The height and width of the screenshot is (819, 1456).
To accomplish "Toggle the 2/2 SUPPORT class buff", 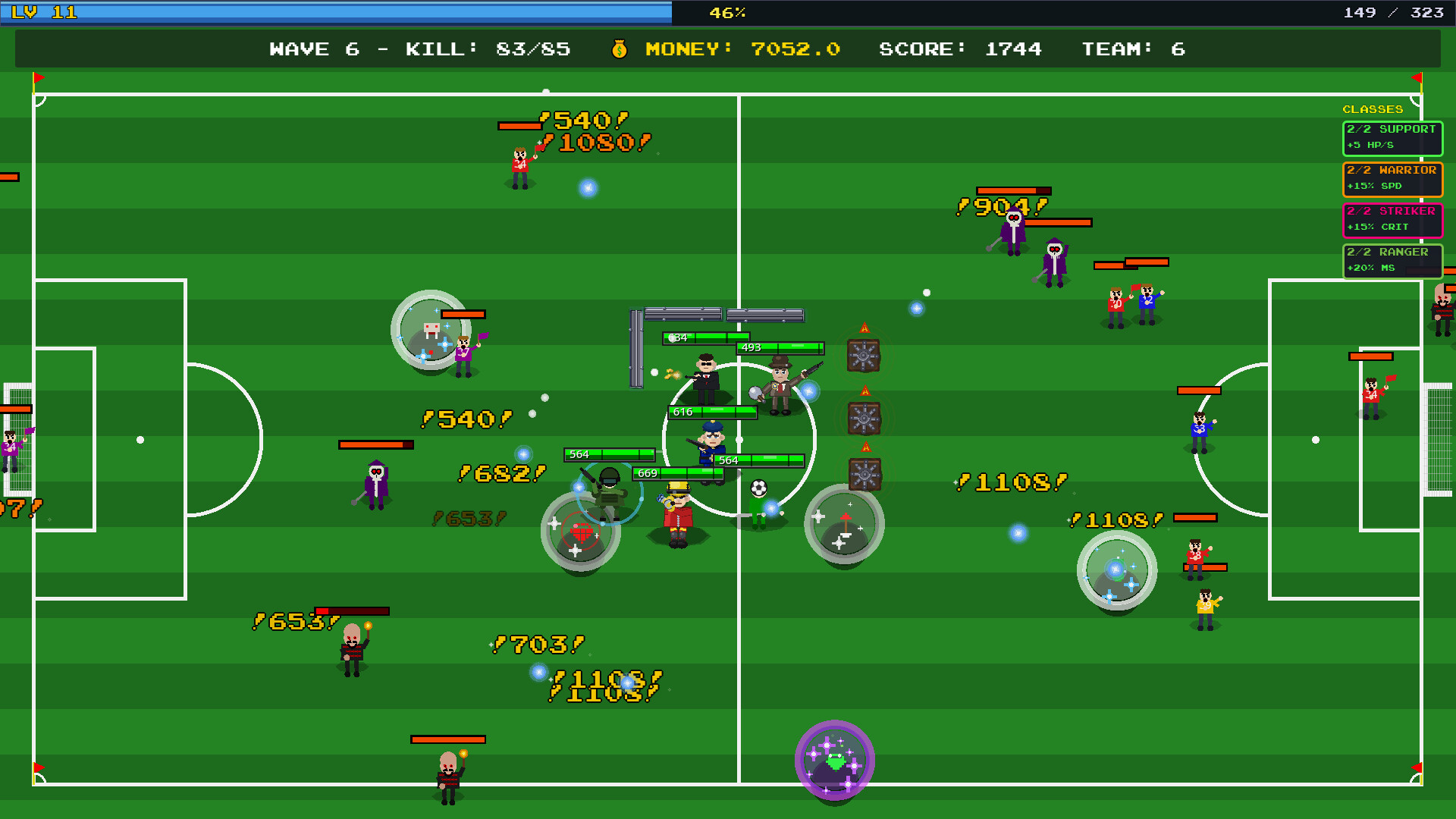I will [x=1392, y=138].
